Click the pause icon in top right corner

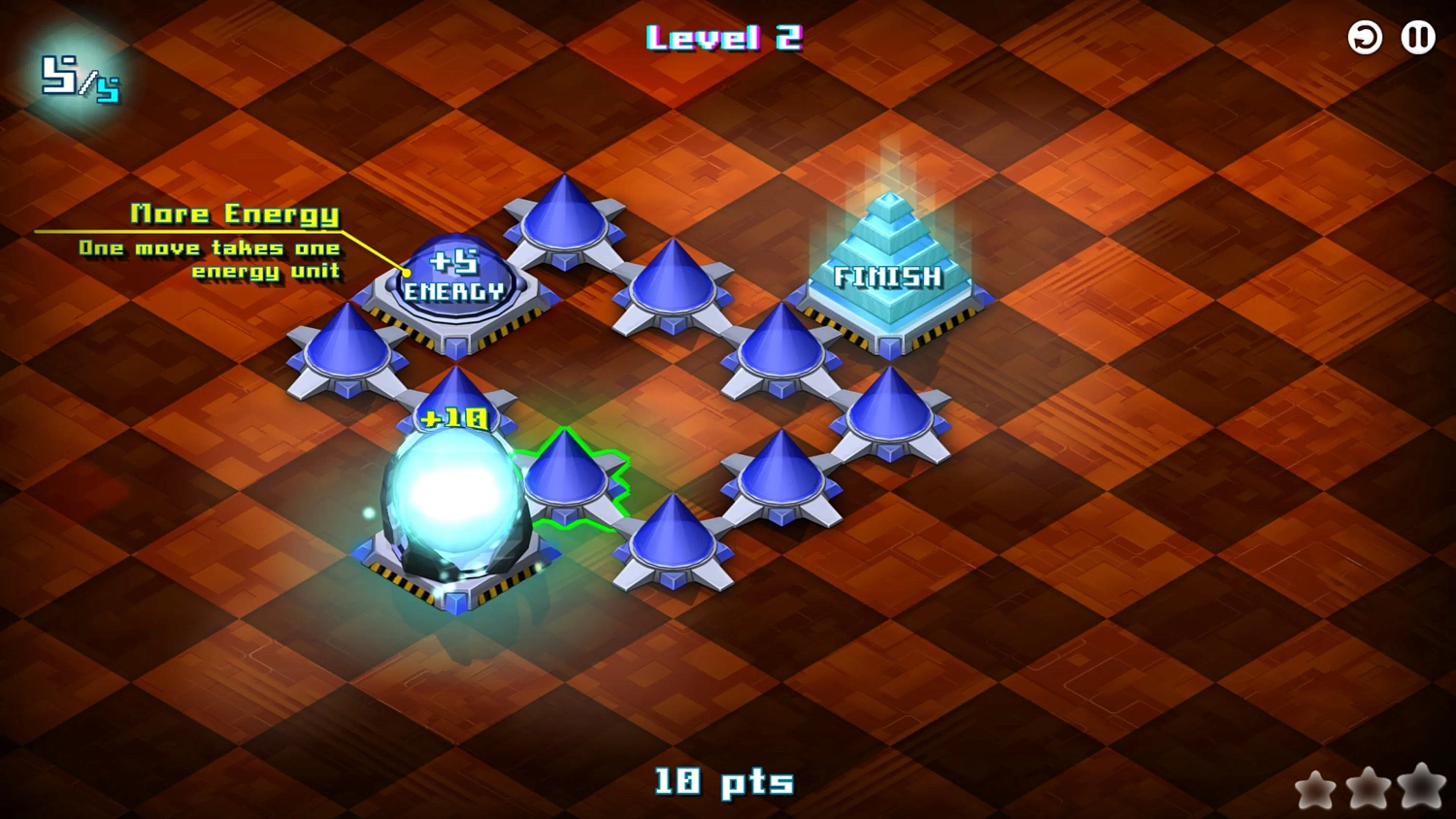click(x=1417, y=38)
